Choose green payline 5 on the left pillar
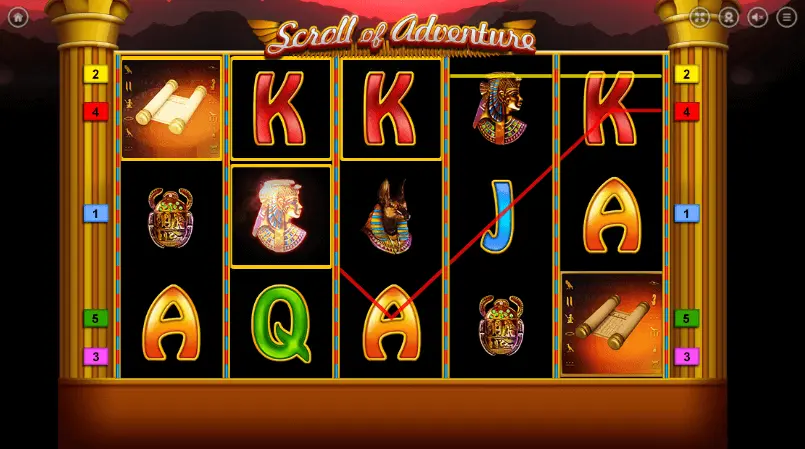 pos(96,319)
